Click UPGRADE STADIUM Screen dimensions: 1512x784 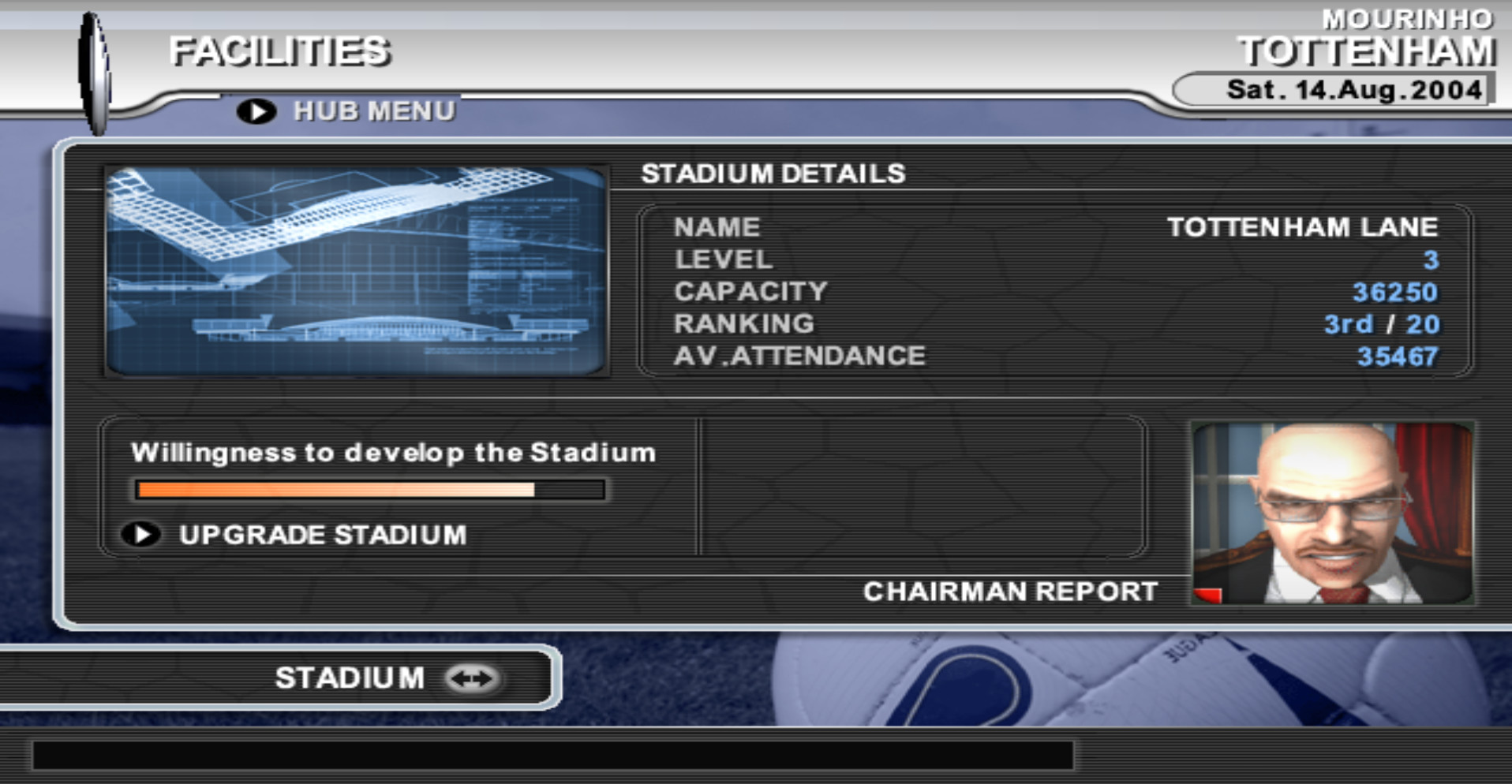324,535
